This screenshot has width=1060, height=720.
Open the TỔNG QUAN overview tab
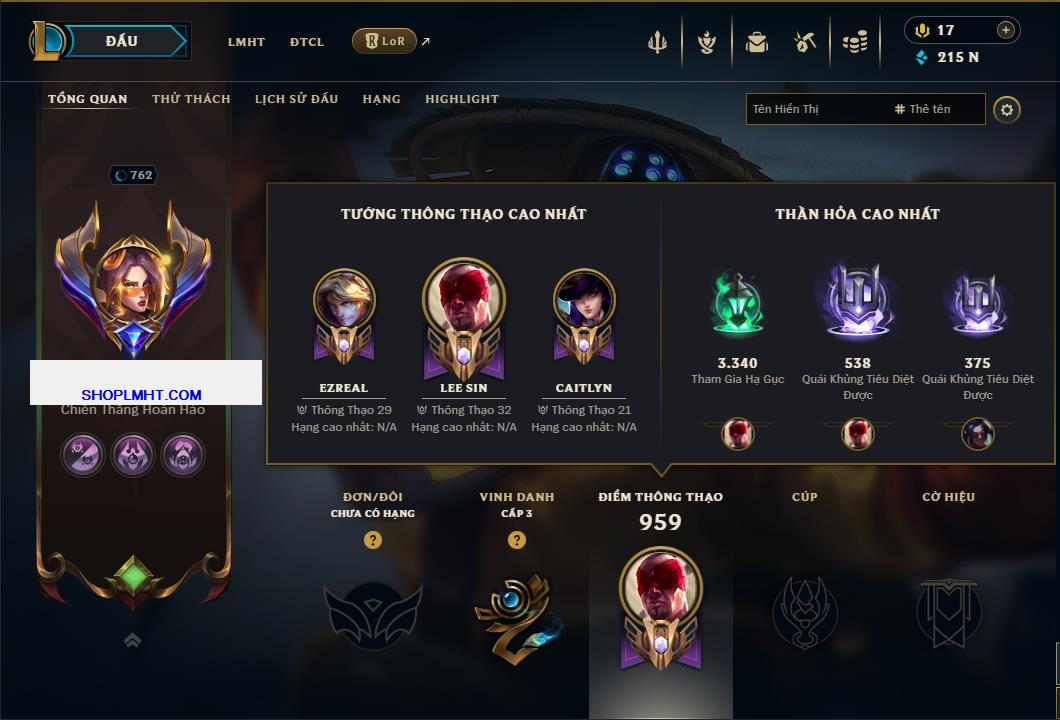(88, 99)
